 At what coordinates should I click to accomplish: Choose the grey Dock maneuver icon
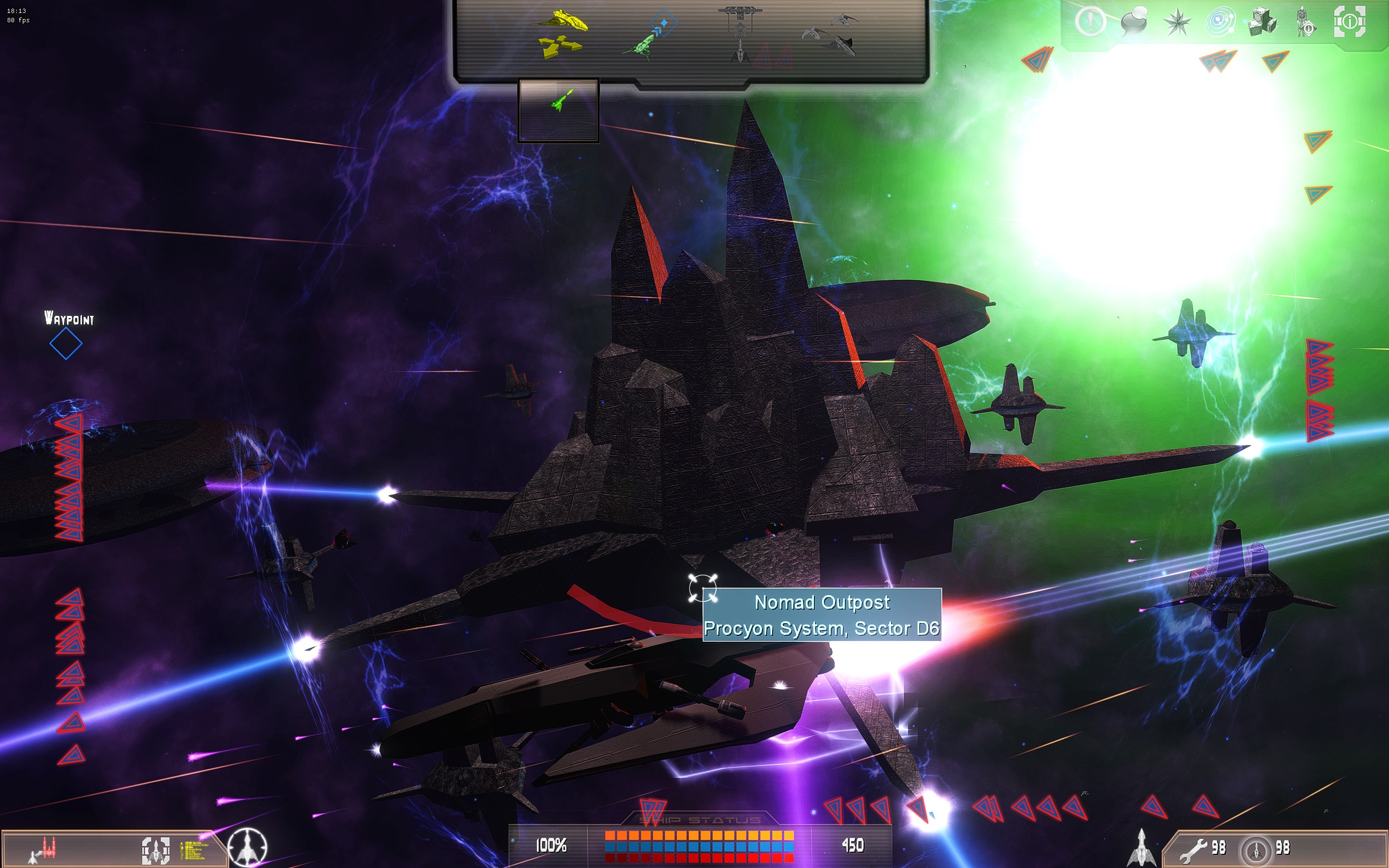coord(741,33)
